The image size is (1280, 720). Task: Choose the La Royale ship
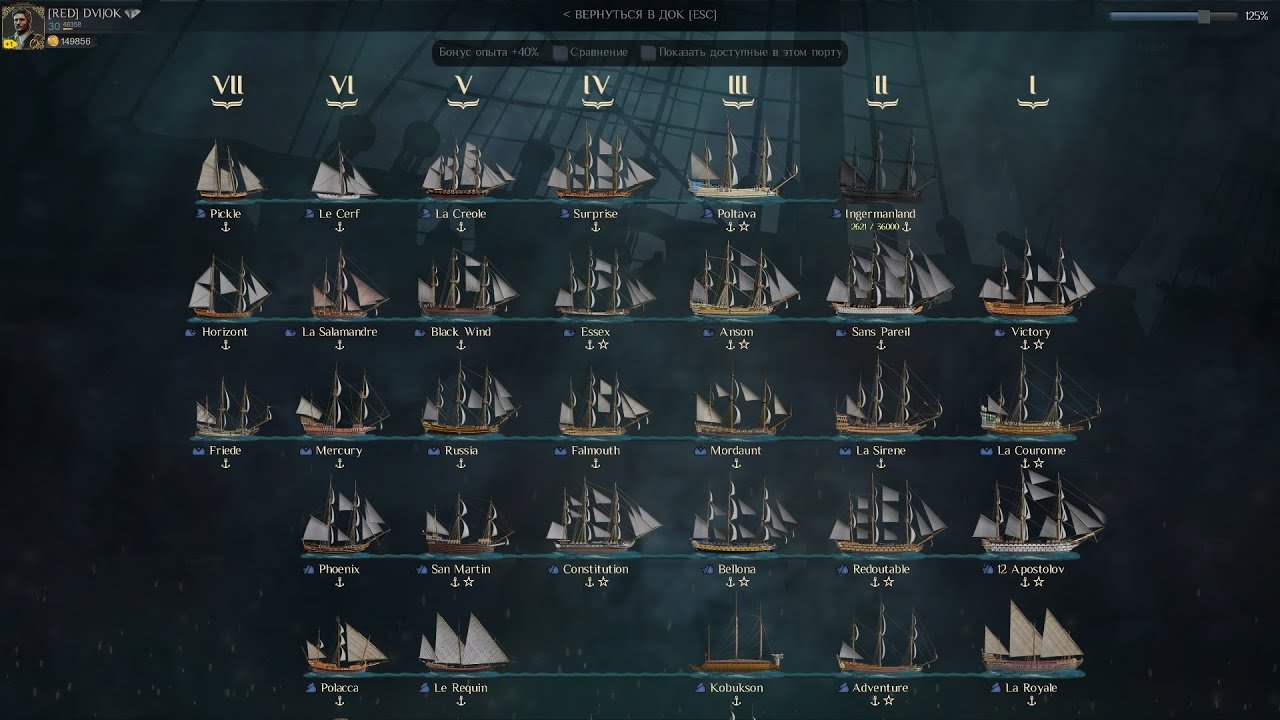1032,642
